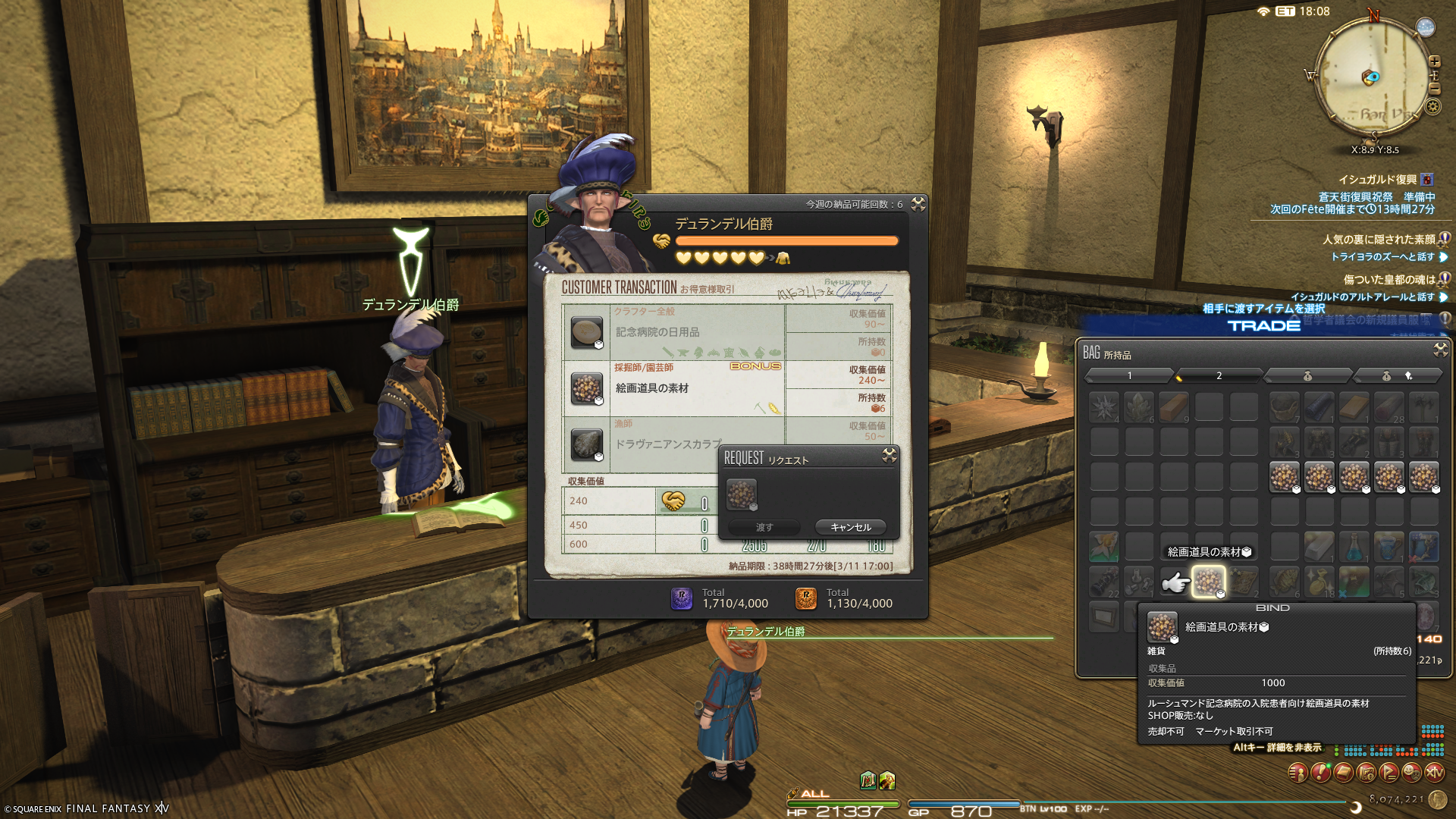Click the 渡す hand-over button

click(x=764, y=527)
